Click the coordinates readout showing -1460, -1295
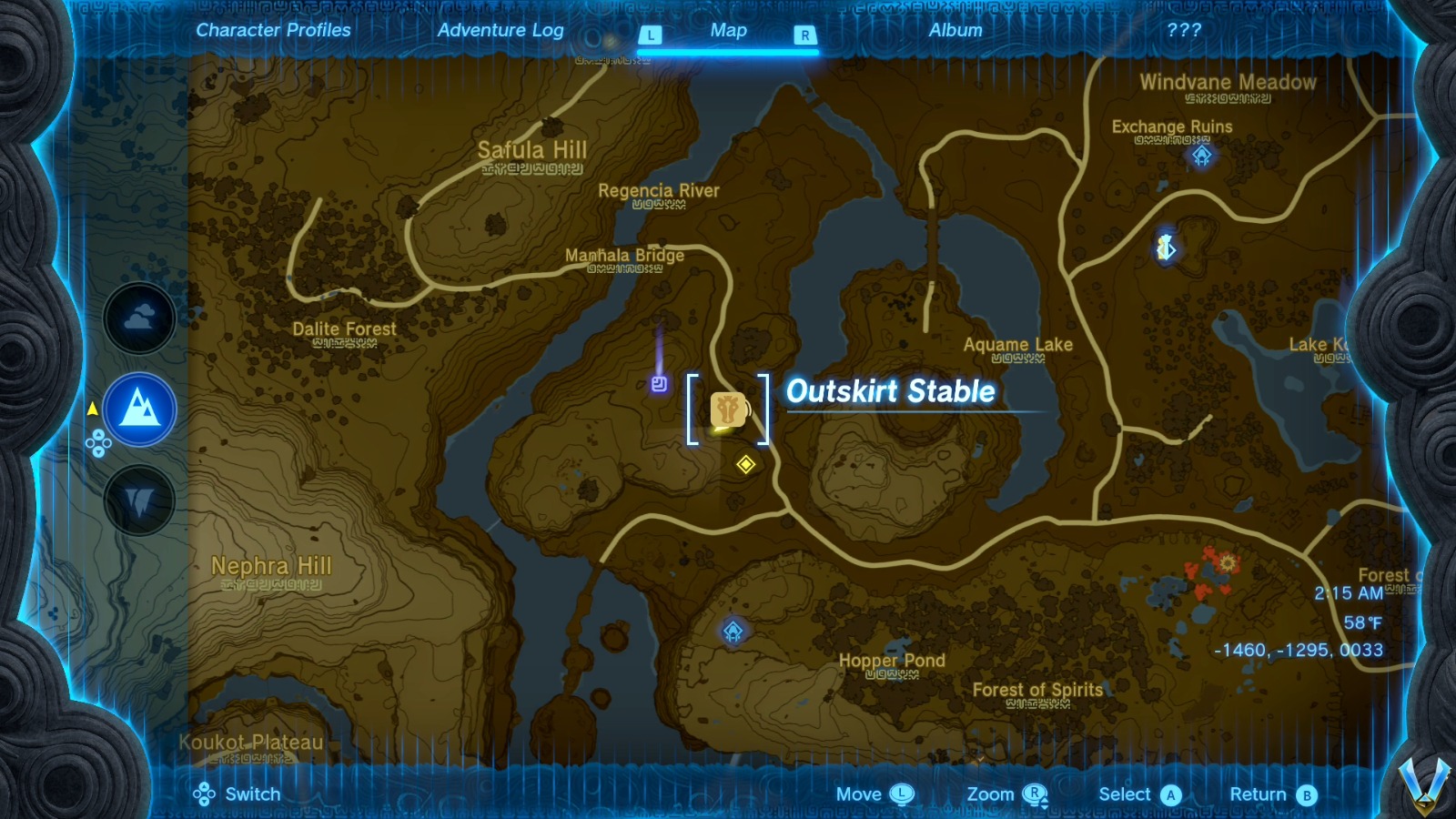 point(1299,649)
